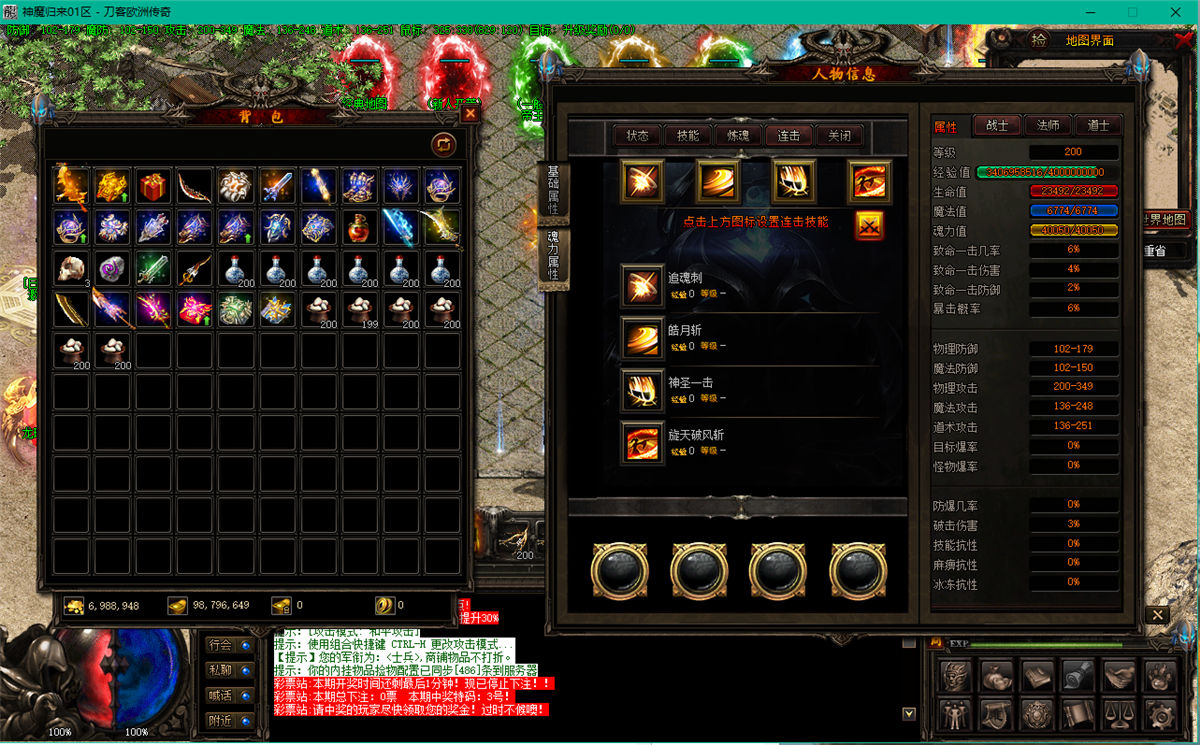Close the game window from the title bar

1176,12
